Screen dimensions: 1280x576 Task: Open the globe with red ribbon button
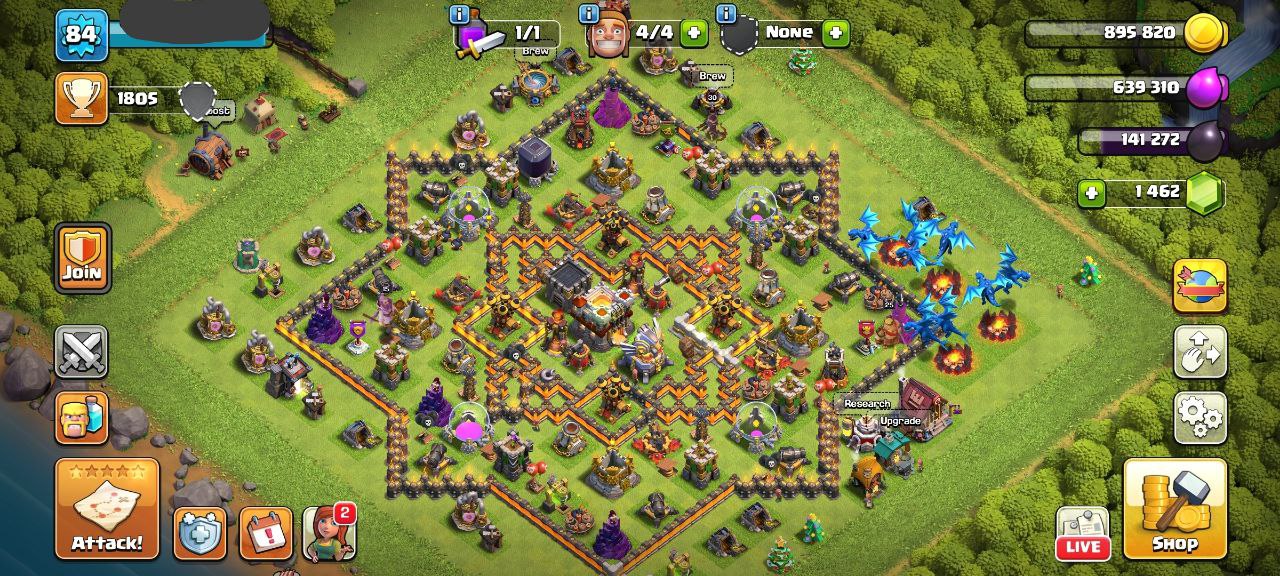click(x=1200, y=286)
